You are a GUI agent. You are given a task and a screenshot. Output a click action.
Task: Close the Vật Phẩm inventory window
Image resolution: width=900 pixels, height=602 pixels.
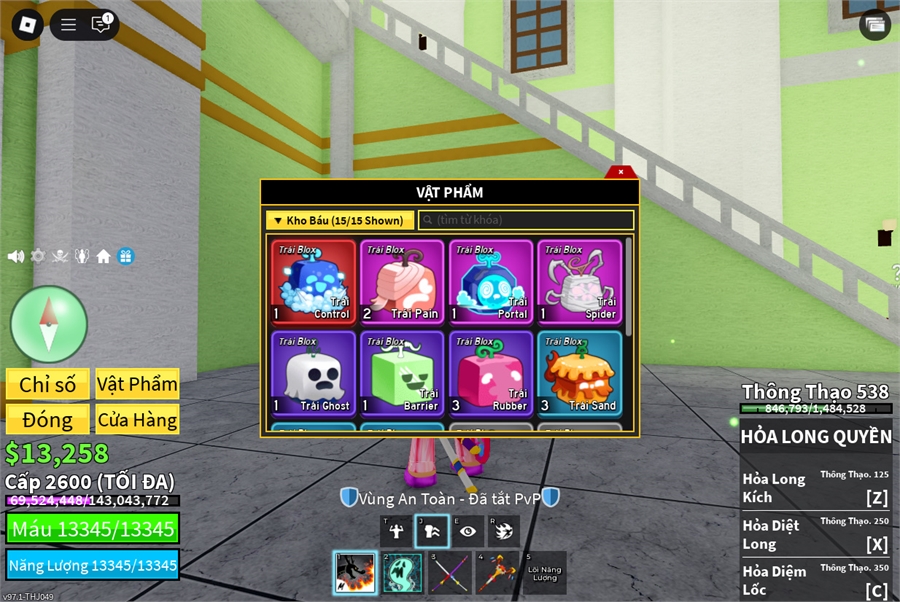621,172
